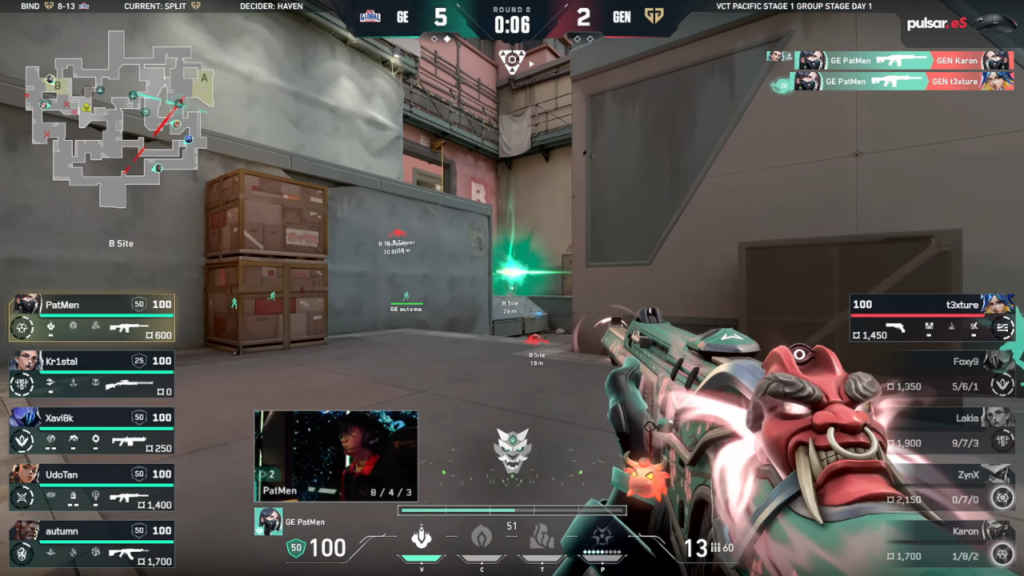Spectate Karon from the team list
1024x576 pixels.
[950, 541]
